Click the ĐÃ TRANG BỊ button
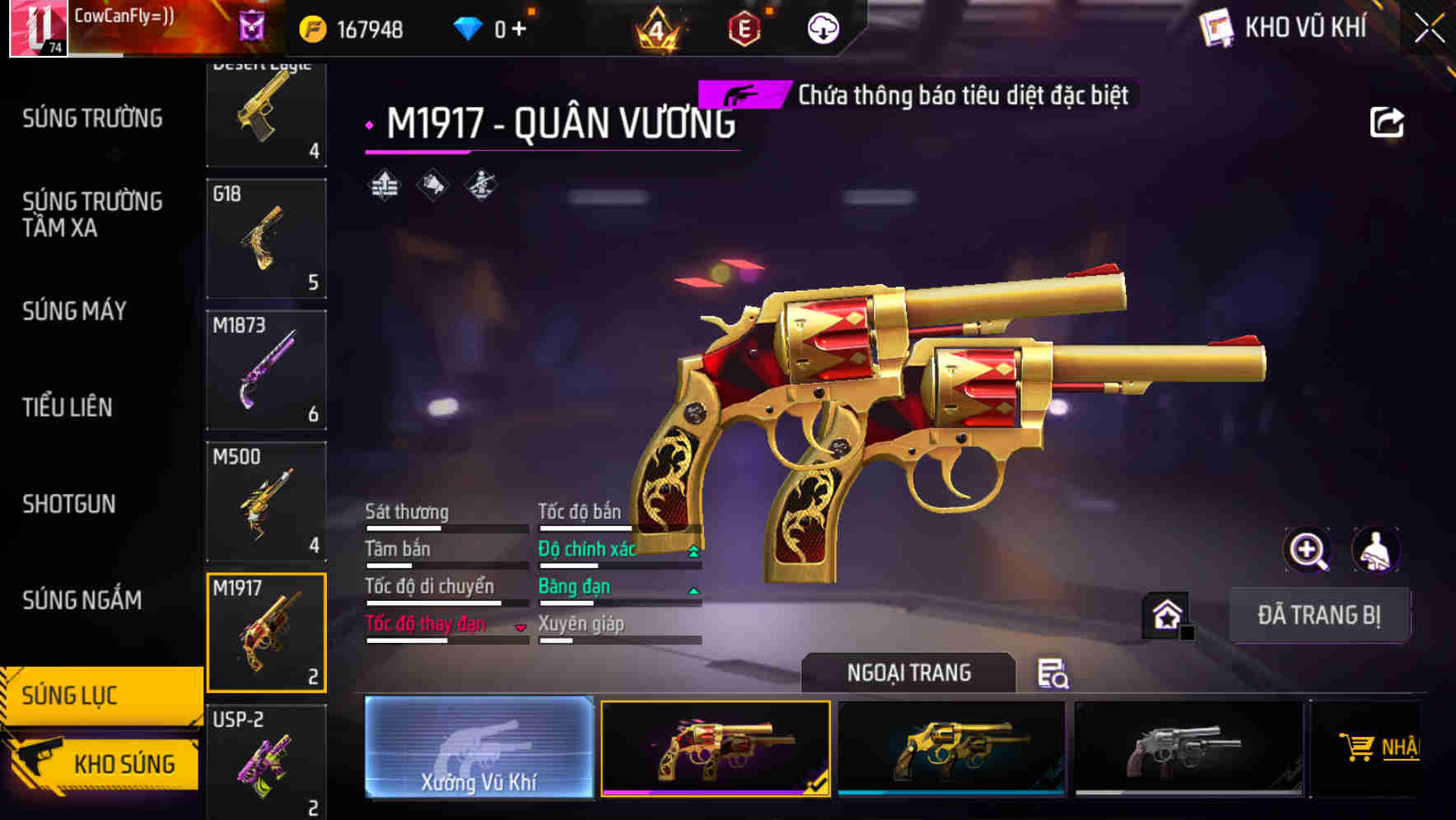This screenshot has width=1456, height=820. pyautogui.click(x=1319, y=616)
